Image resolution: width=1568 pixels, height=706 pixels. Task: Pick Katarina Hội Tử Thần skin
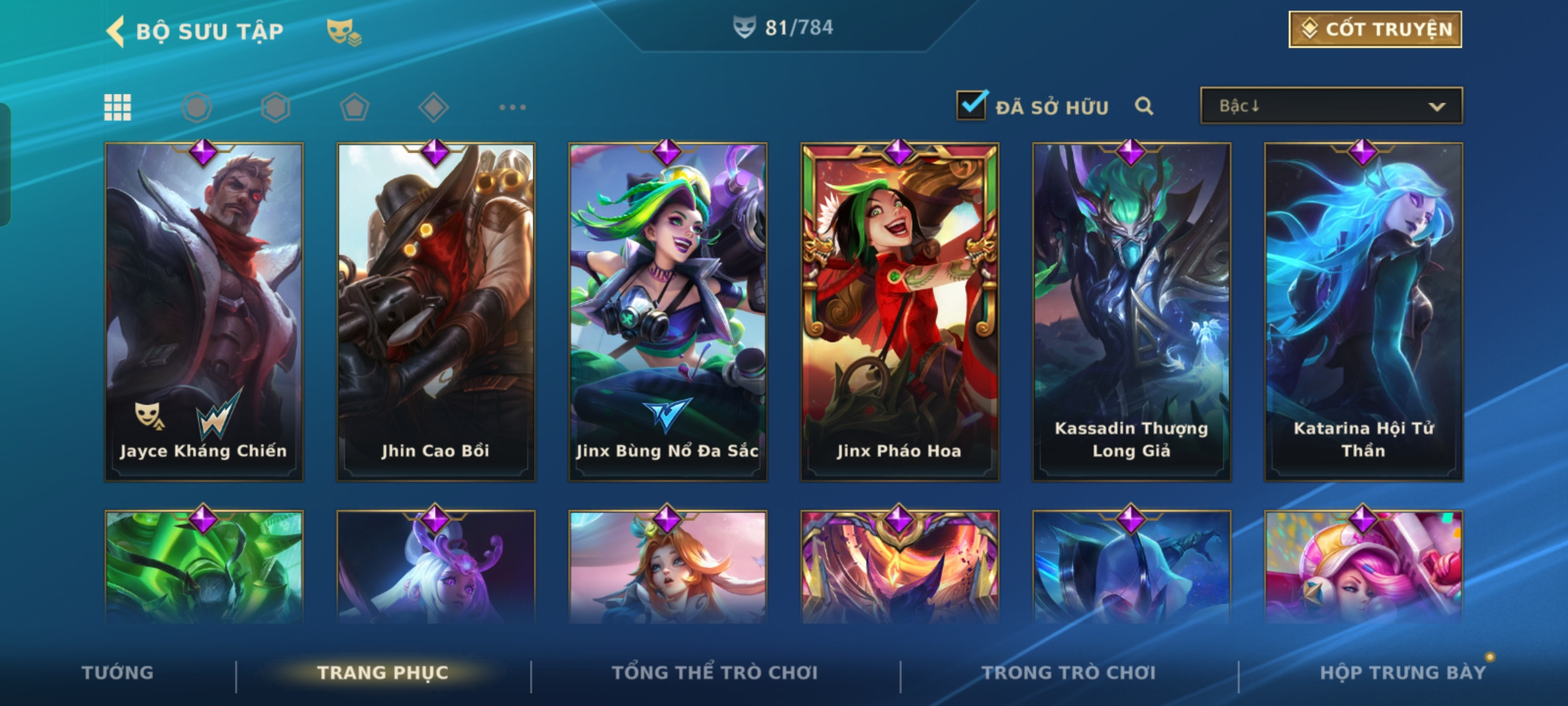tap(1364, 312)
